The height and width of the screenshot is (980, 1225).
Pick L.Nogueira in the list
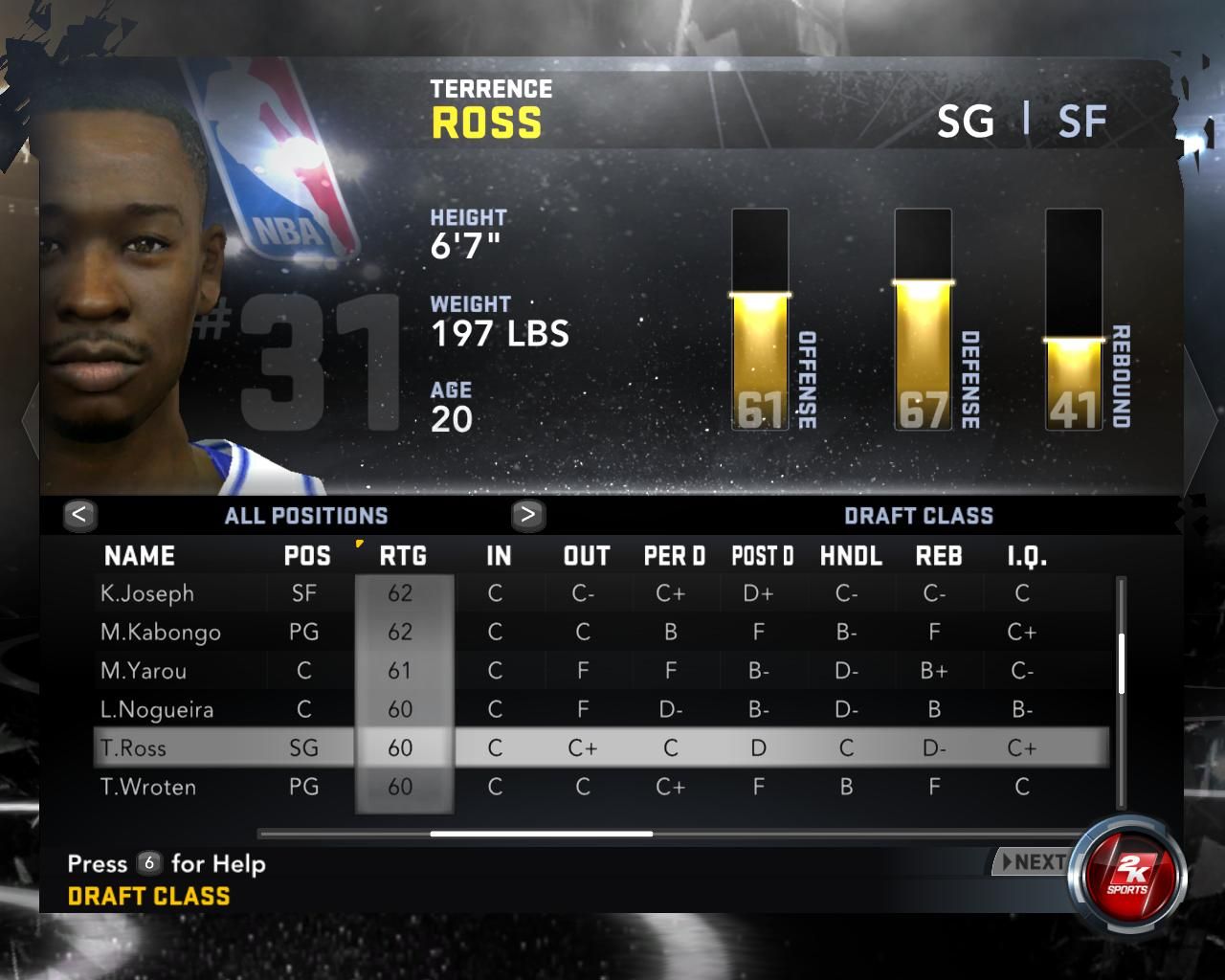pos(157,710)
